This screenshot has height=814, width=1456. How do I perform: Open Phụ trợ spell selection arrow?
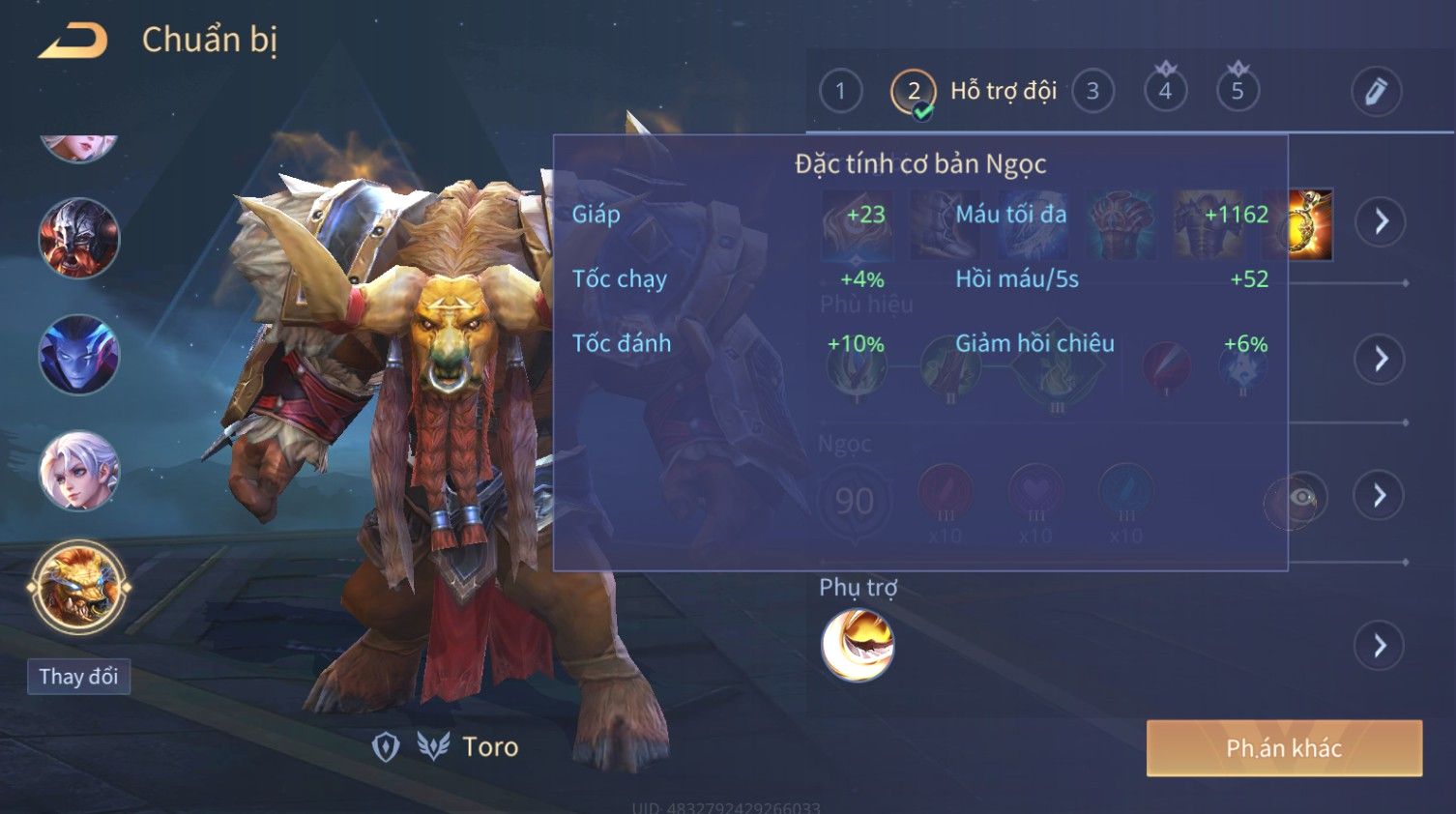coord(1381,646)
